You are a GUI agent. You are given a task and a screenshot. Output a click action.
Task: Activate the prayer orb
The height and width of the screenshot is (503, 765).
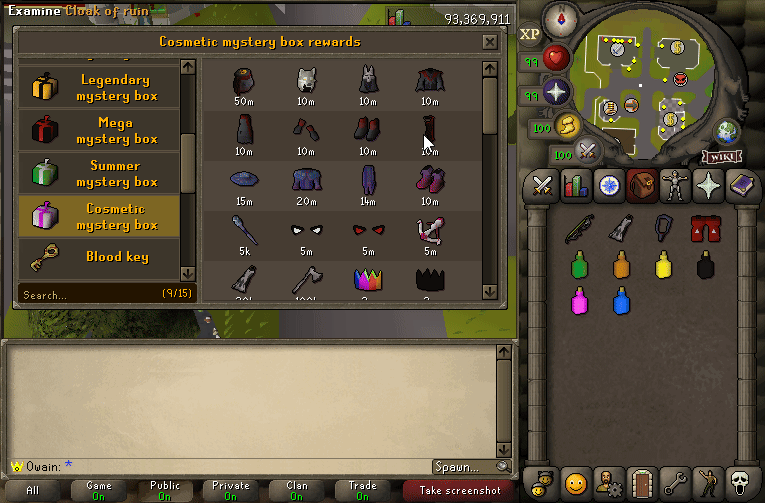(x=556, y=93)
